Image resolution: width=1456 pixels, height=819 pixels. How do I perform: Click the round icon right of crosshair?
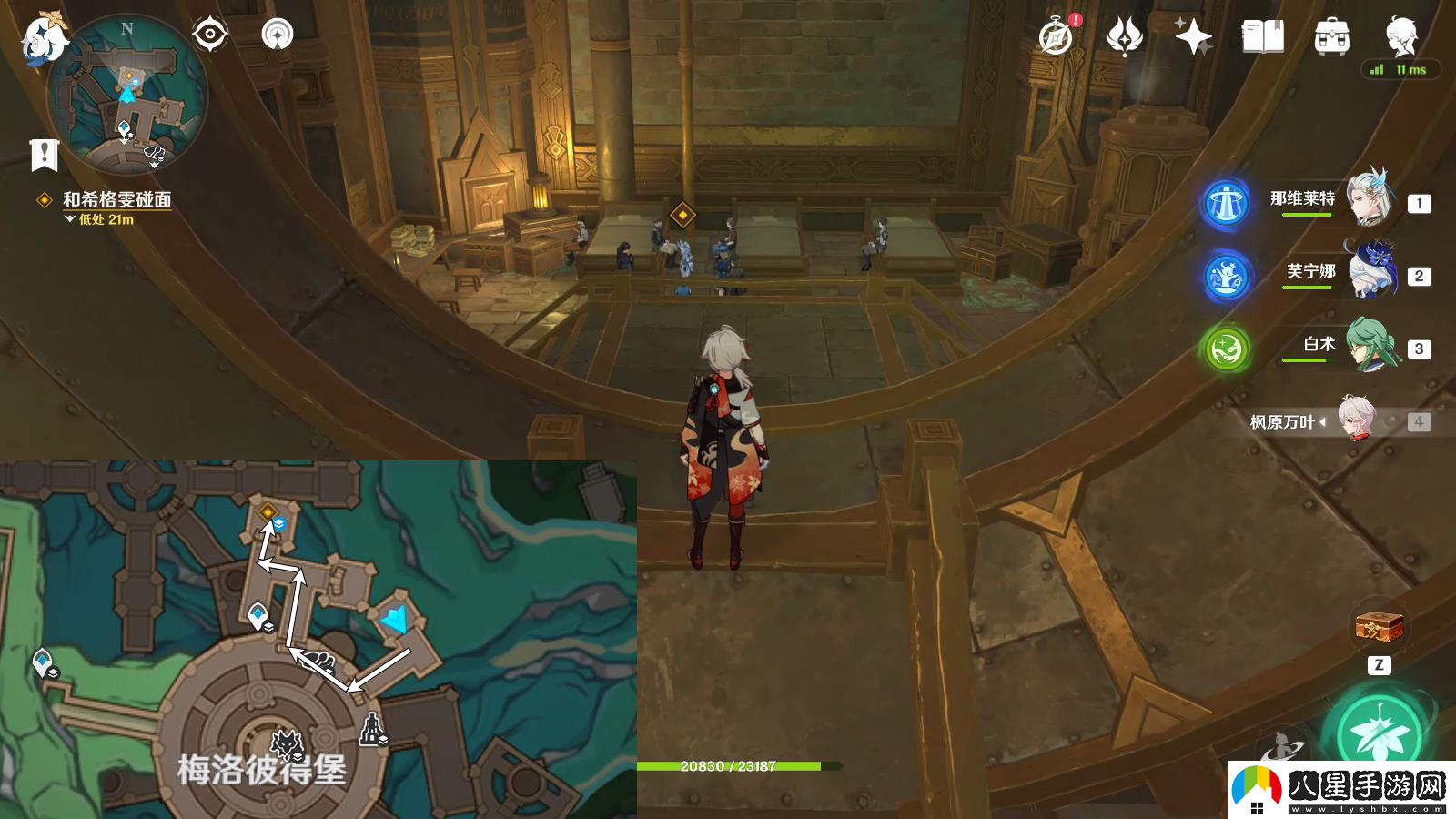[278, 35]
